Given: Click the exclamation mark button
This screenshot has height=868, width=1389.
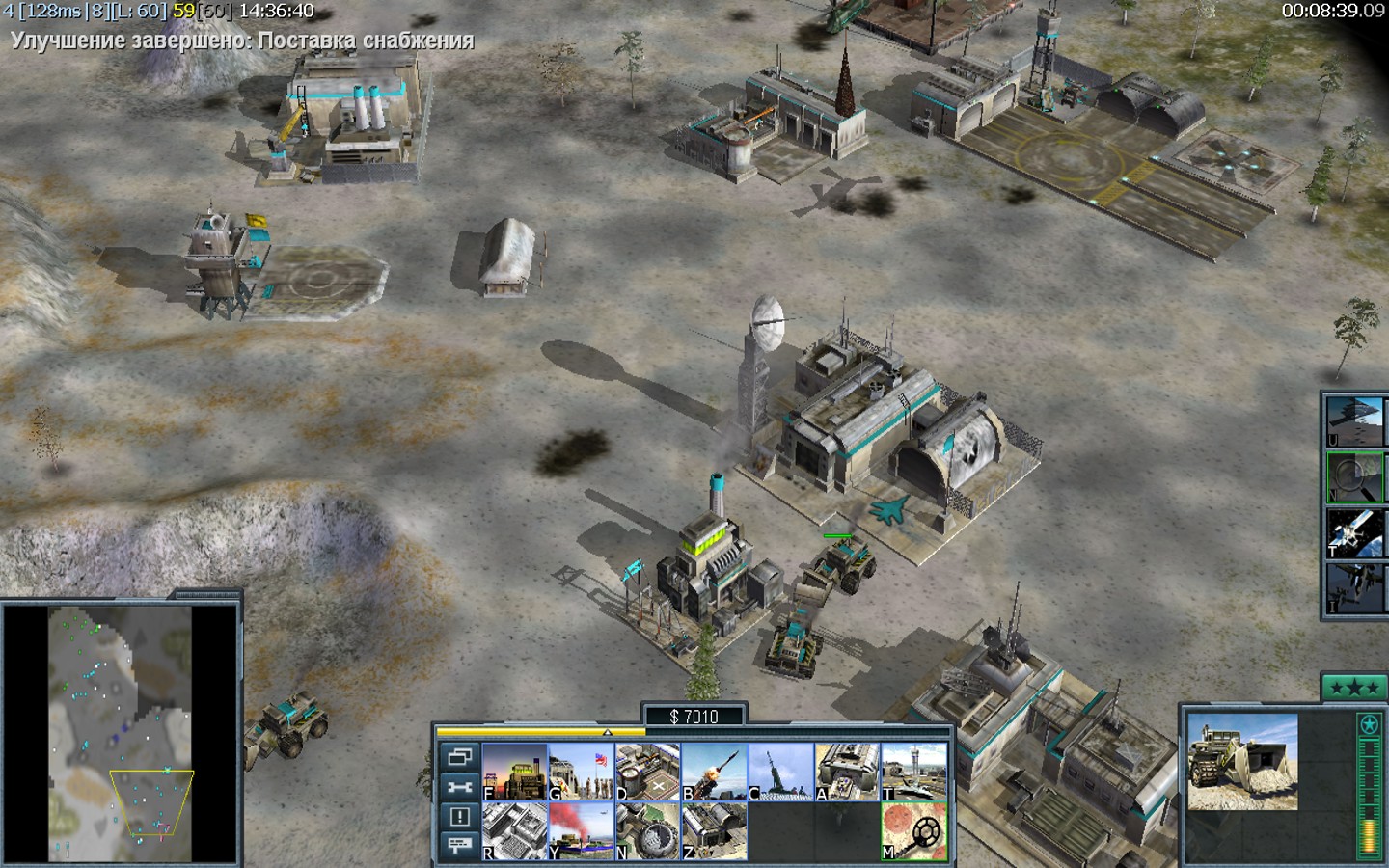Looking at the screenshot, I should (x=459, y=817).
